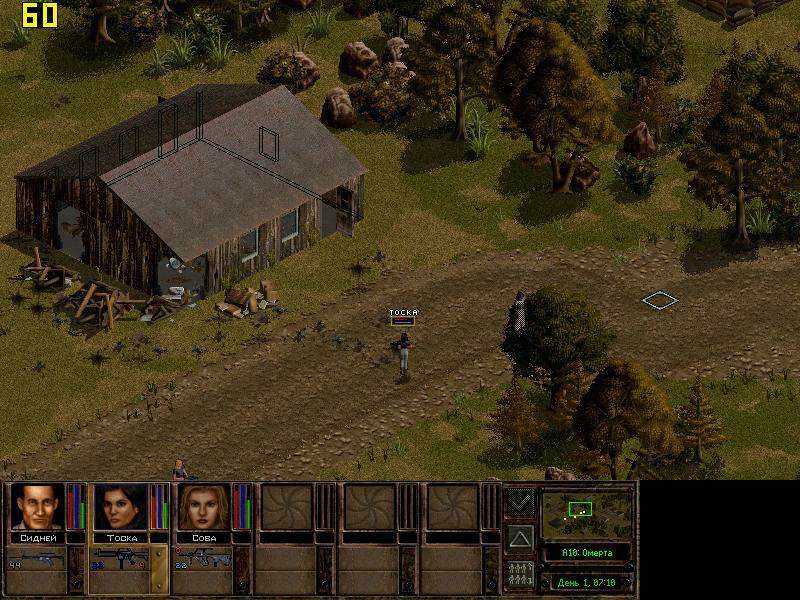Screen dimensions: 800x600
Task: Click the A10: Омерта sector label
Action: tap(587, 553)
